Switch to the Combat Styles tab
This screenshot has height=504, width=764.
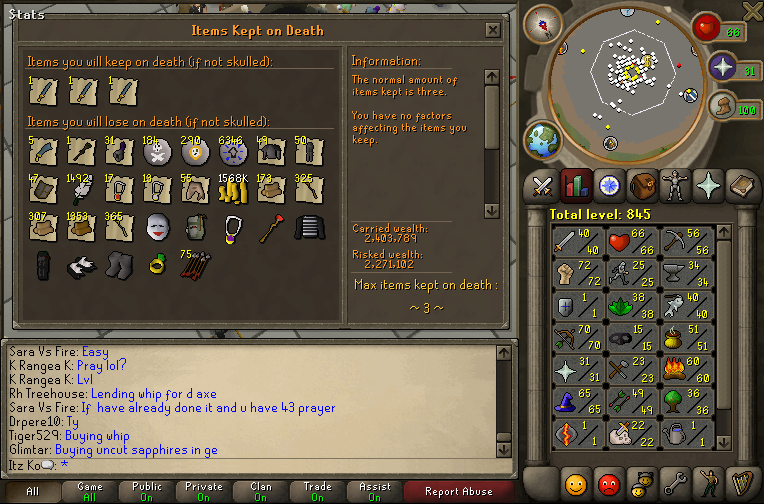pos(543,185)
